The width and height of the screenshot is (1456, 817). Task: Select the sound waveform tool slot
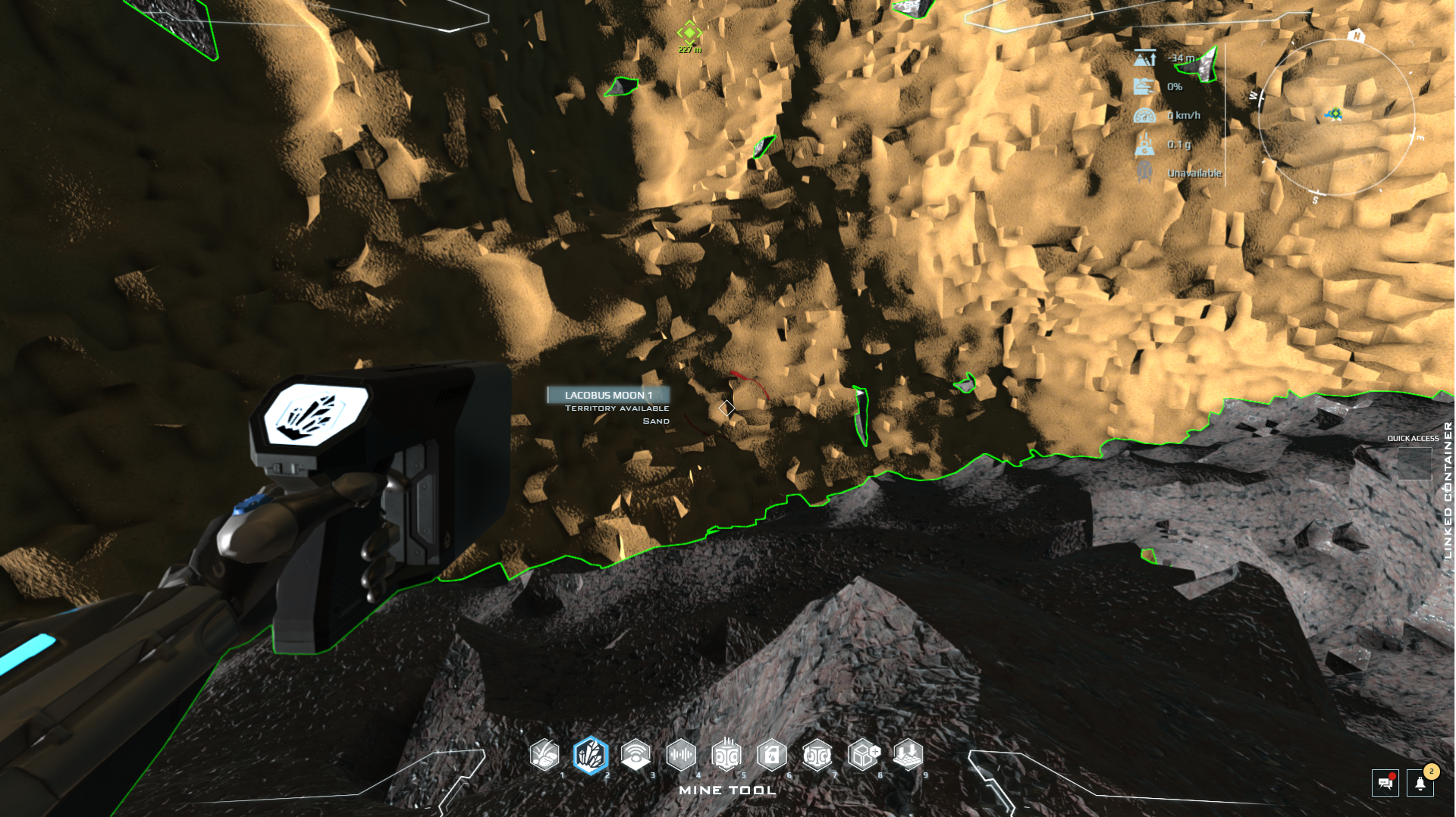pyautogui.click(x=681, y=755)
